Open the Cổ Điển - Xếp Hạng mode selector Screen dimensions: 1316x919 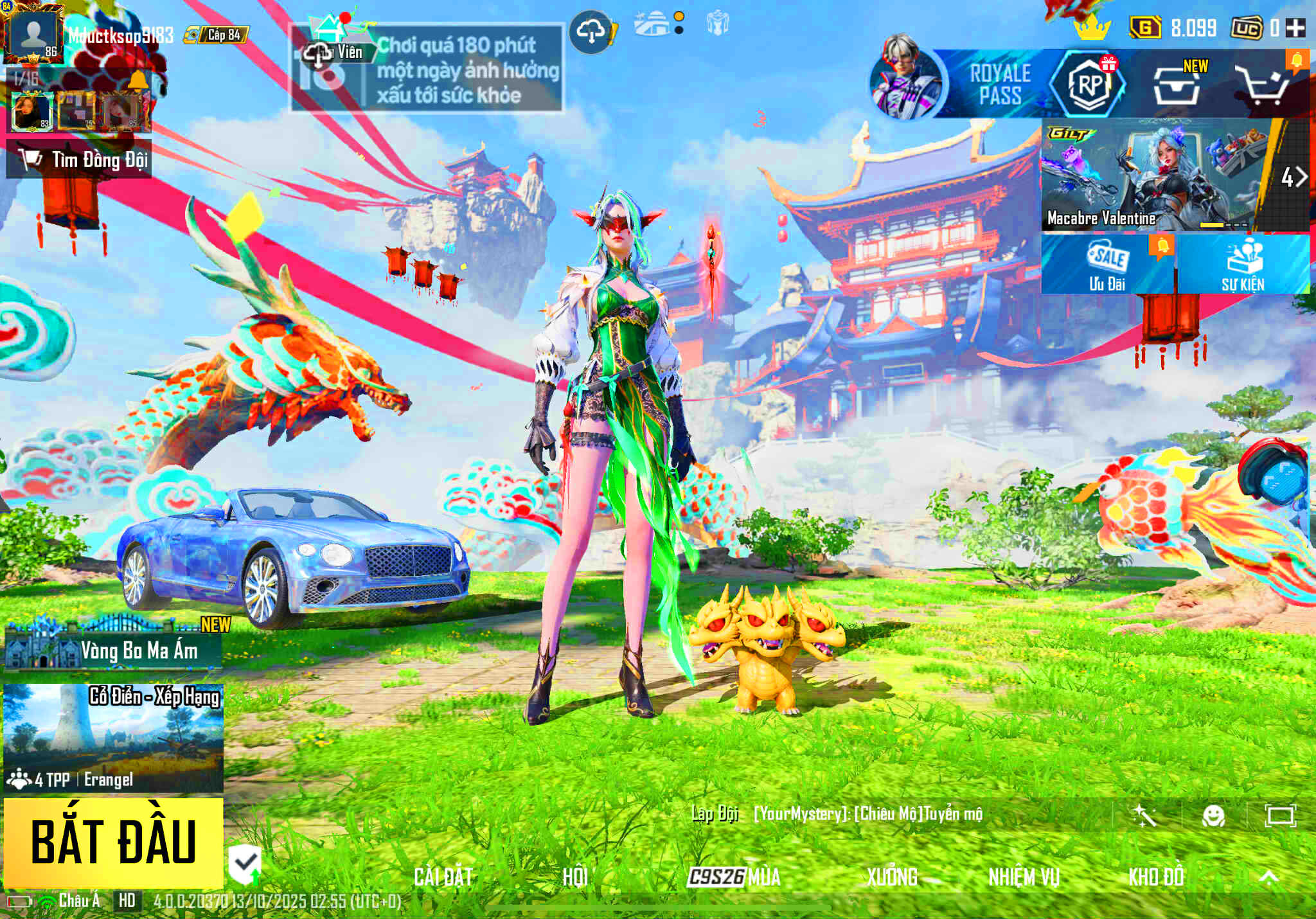113,738
